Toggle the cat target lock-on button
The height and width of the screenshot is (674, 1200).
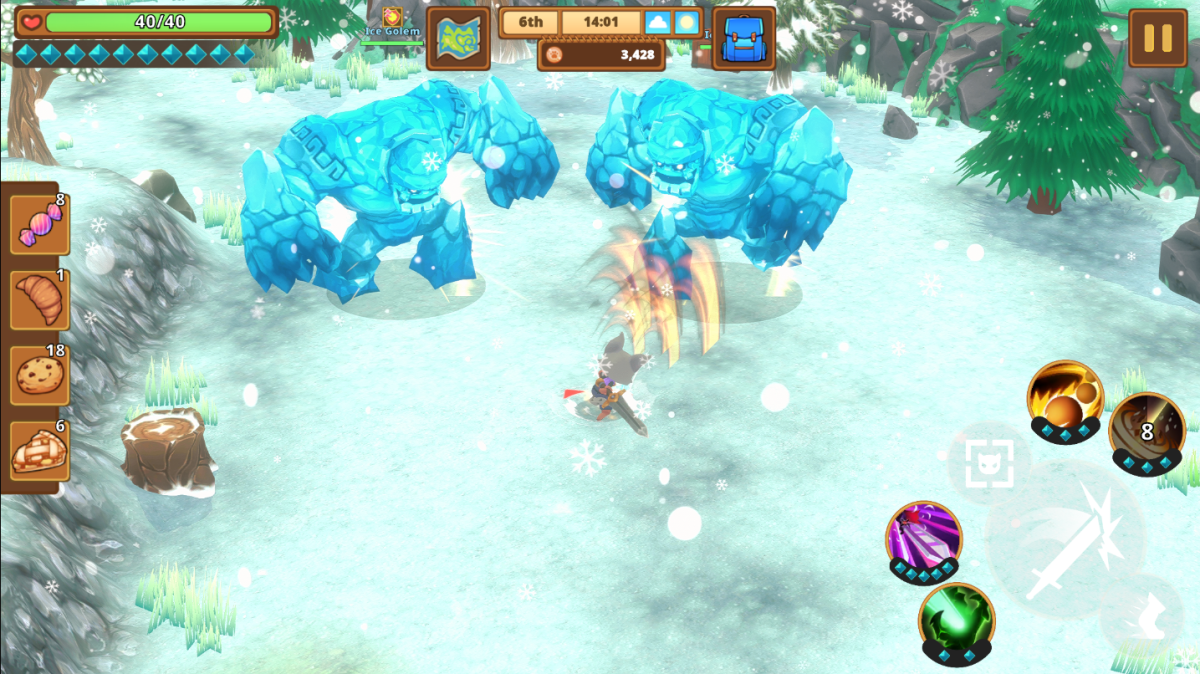coord(988,463)
